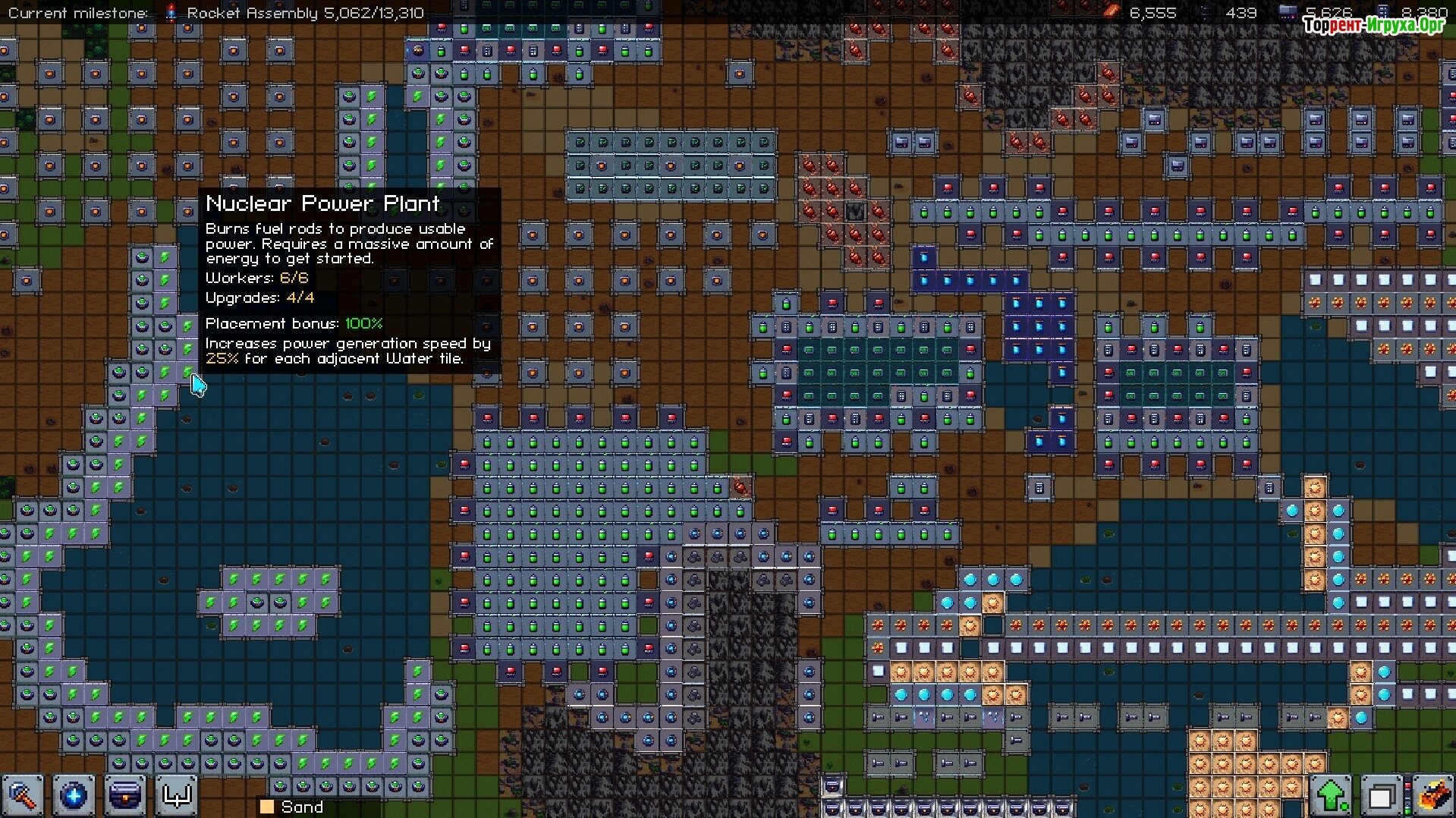The height and width of the screenshot is (818, 1456).
Task: Click the white trident symbol button
Action: [x=177, y=796]
